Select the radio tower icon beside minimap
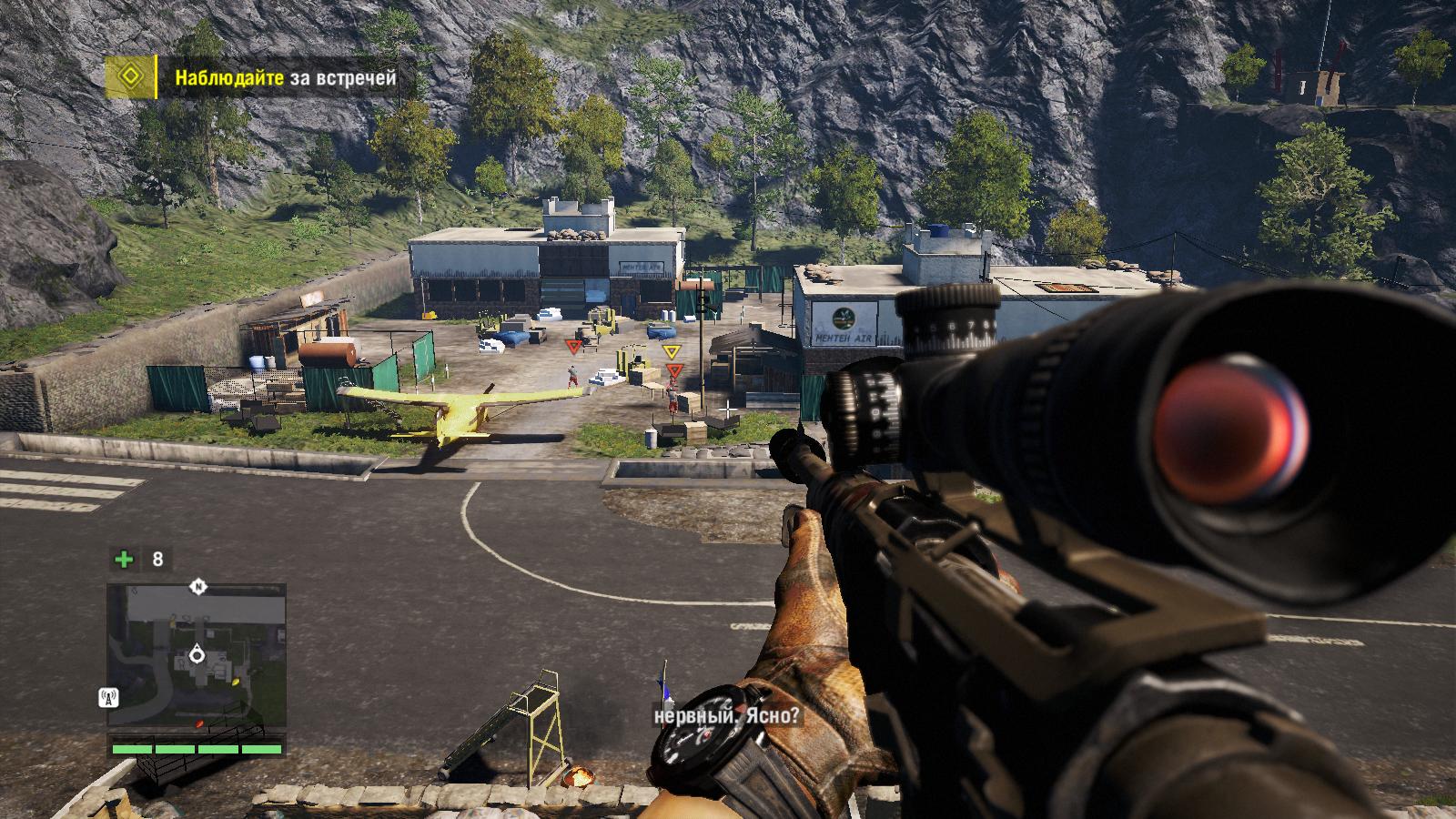Viewport: 1456px width, 819px height. 107,699
